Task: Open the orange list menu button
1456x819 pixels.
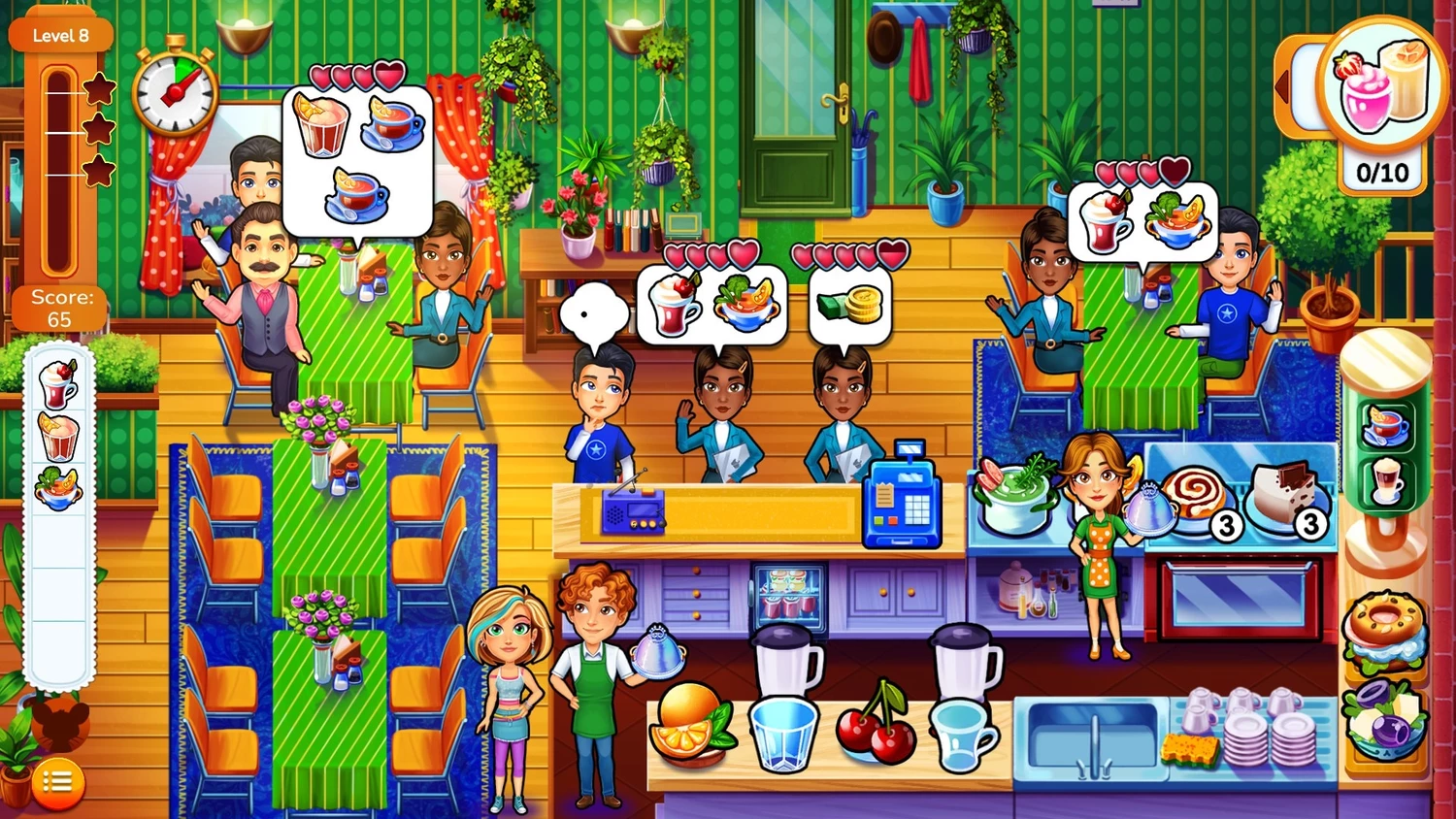Action: coord(57,782)
